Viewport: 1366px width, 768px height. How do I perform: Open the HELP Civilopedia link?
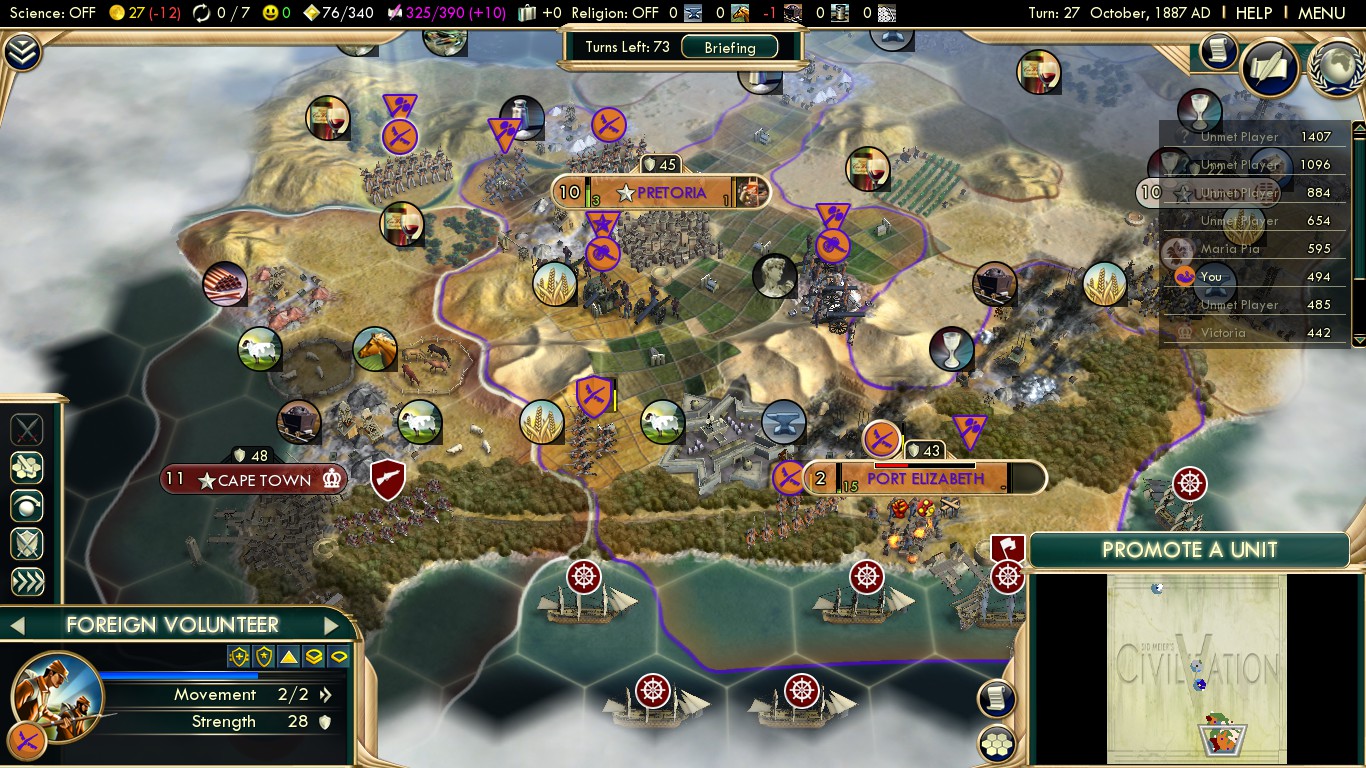coord(1253,13)
